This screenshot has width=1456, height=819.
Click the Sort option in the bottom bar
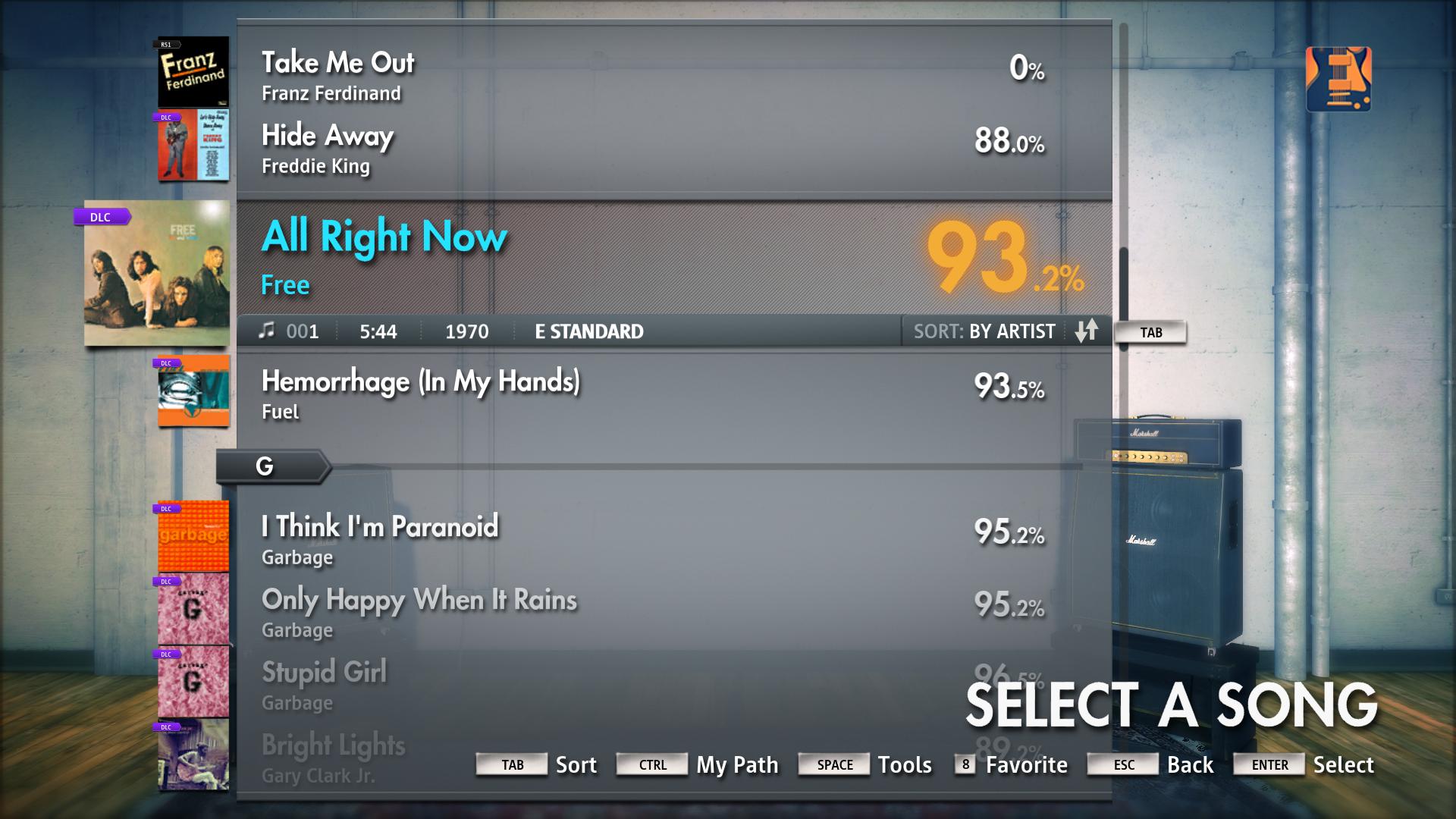(576, 764)
